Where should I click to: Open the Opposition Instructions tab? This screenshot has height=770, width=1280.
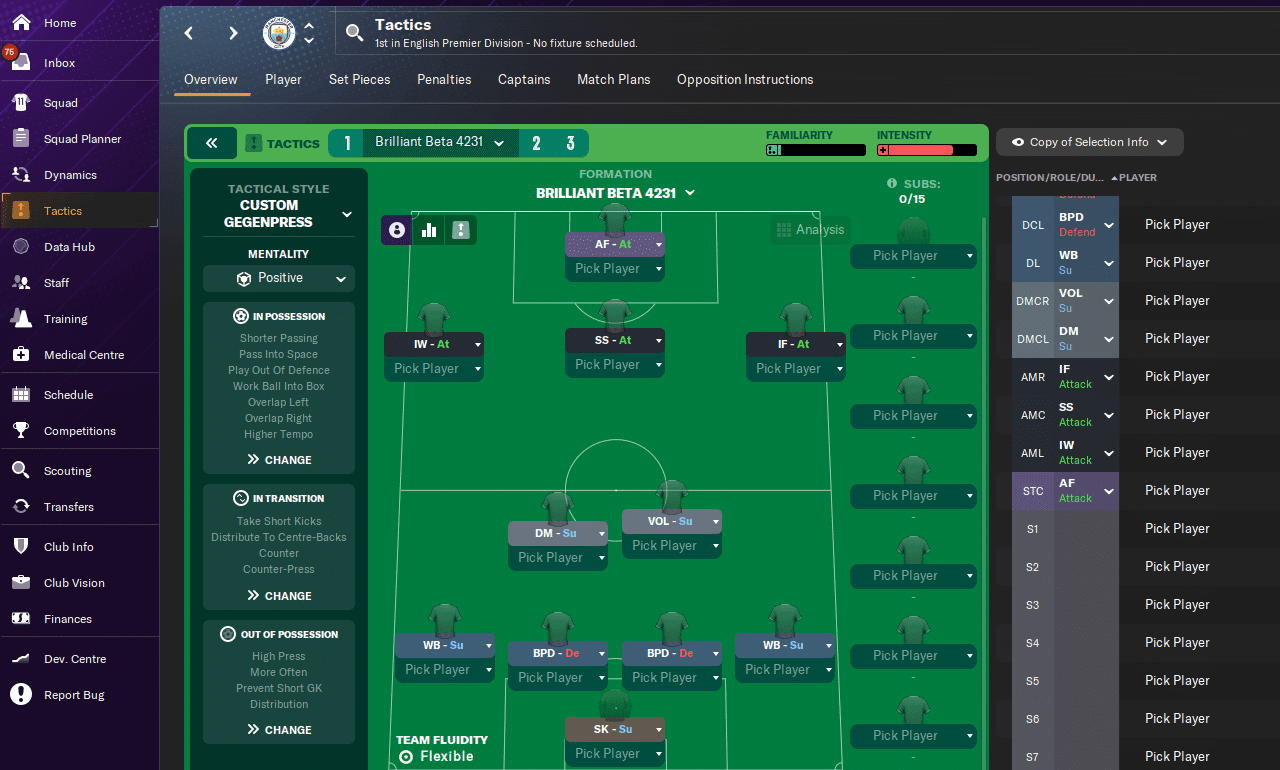(745, 79)
